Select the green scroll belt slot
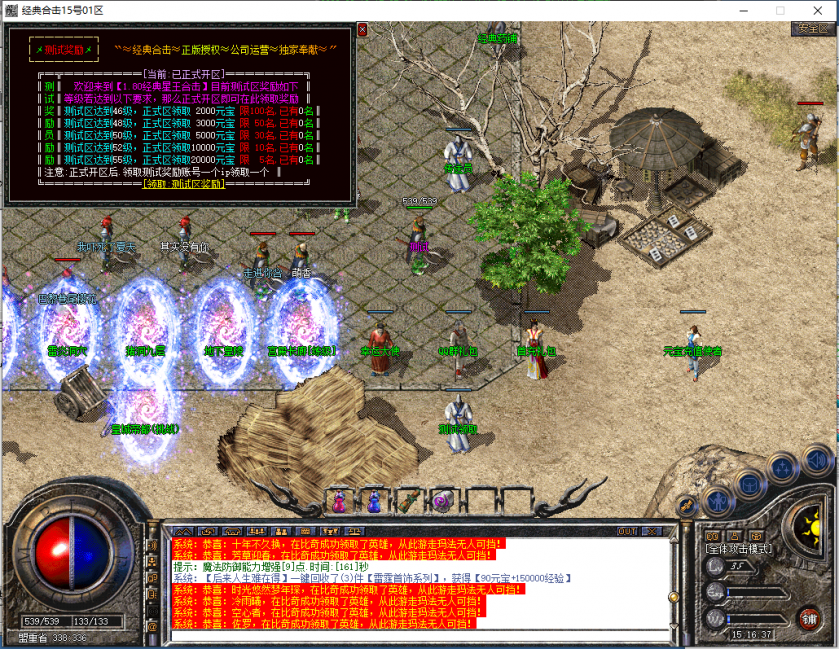Screen dimensions: 840x649 tap(408, 500)
